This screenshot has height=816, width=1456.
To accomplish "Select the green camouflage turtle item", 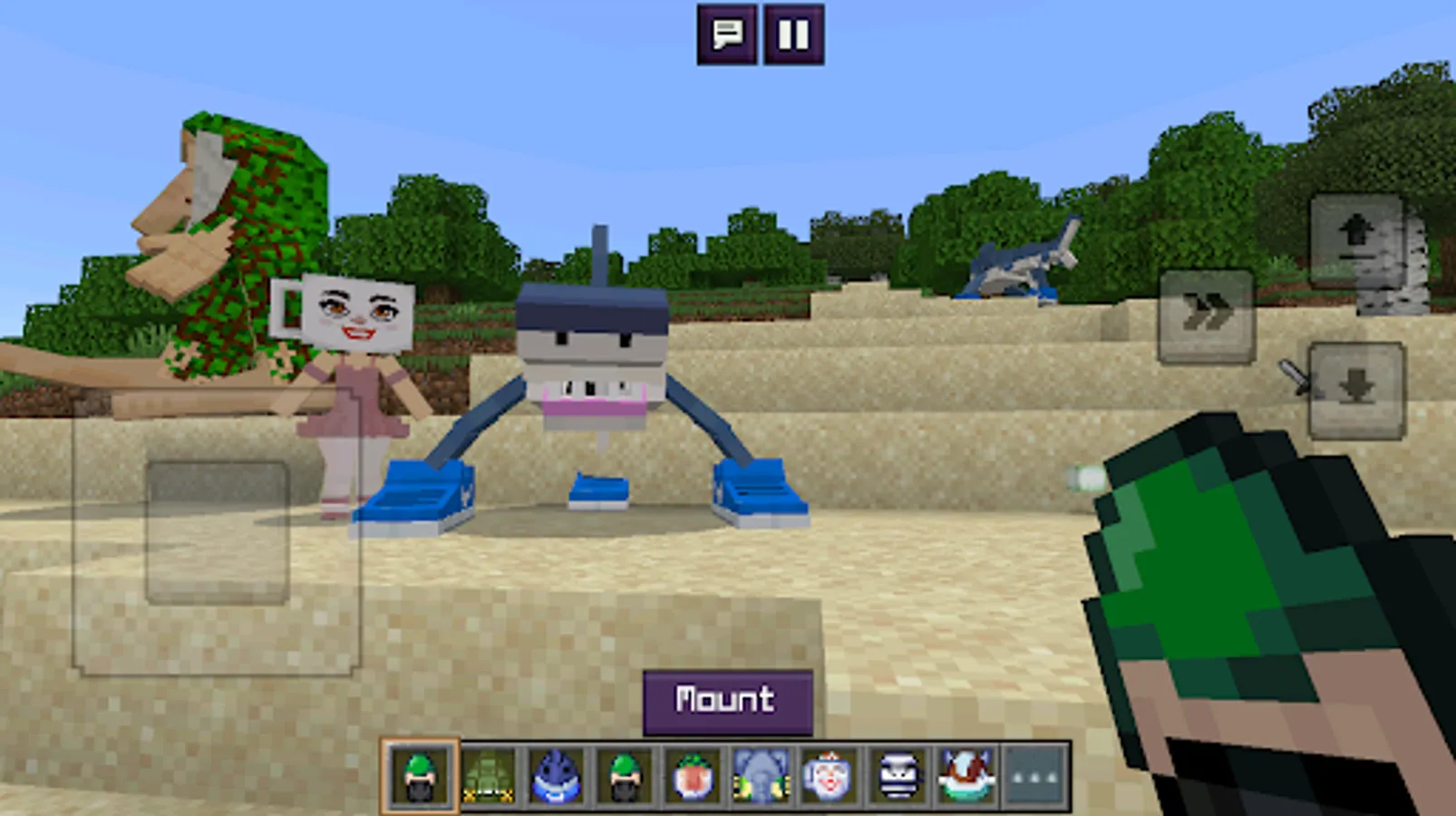I will tap(487, 778).
